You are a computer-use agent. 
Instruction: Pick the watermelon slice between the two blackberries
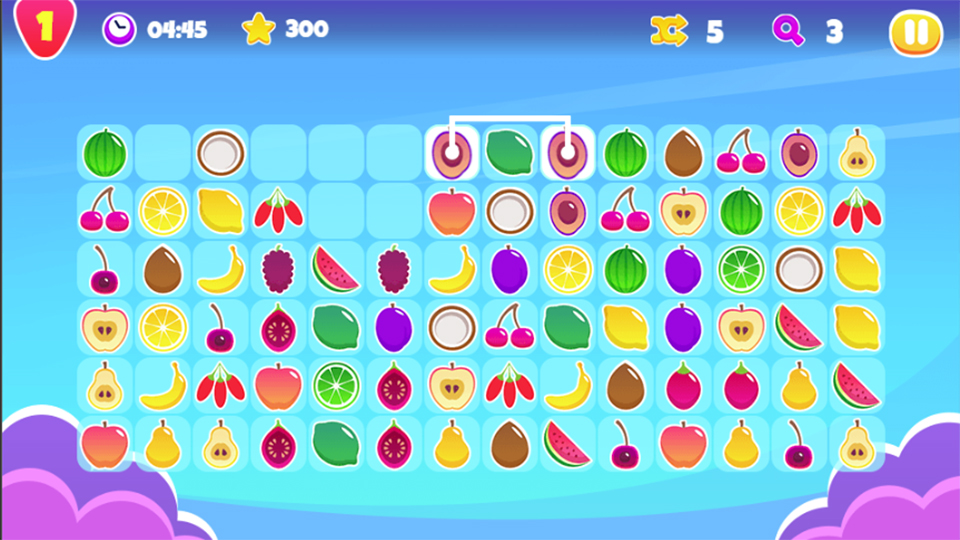point(335,269)
